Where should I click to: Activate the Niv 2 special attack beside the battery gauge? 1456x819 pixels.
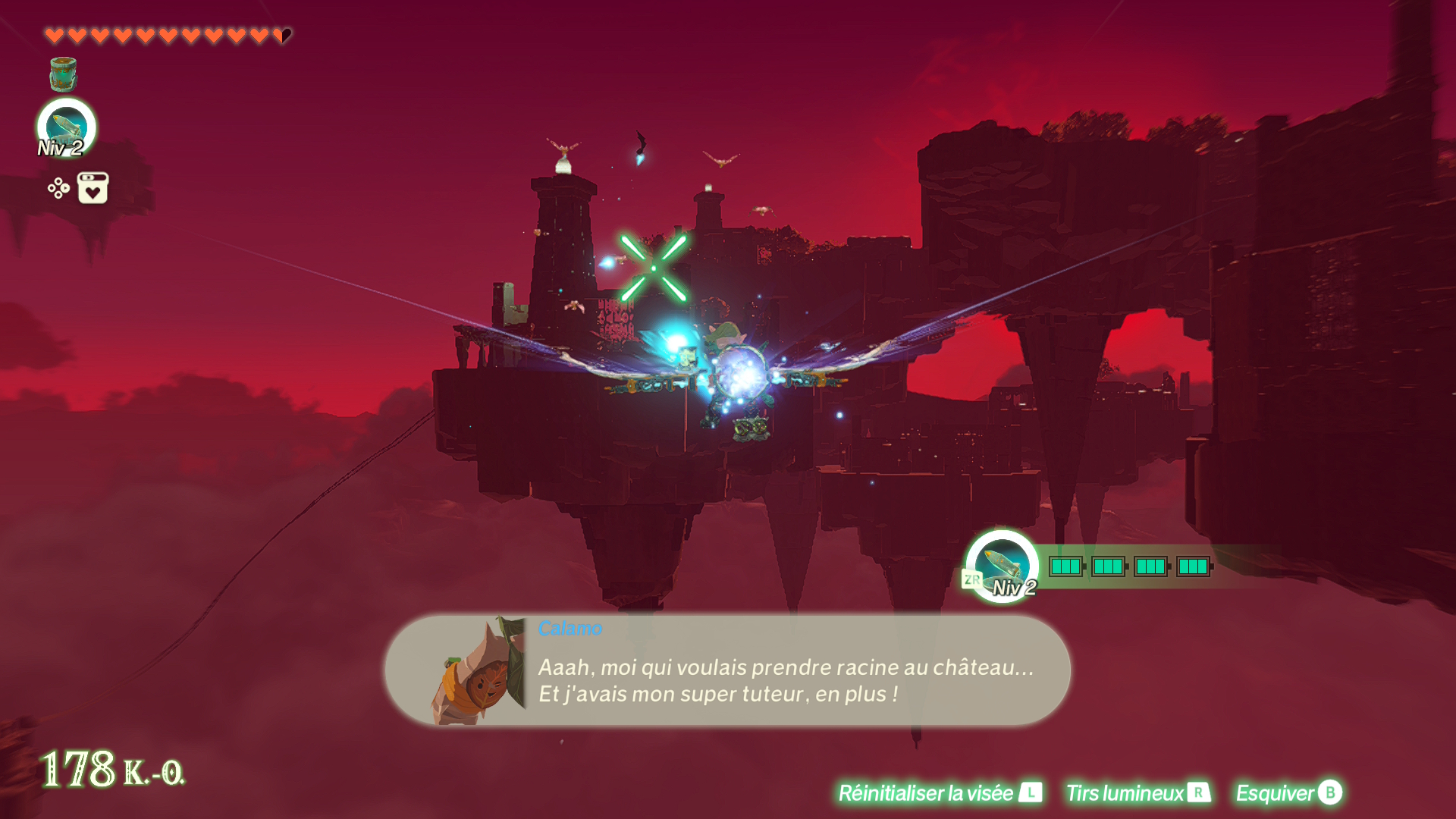click(1002, 566)
